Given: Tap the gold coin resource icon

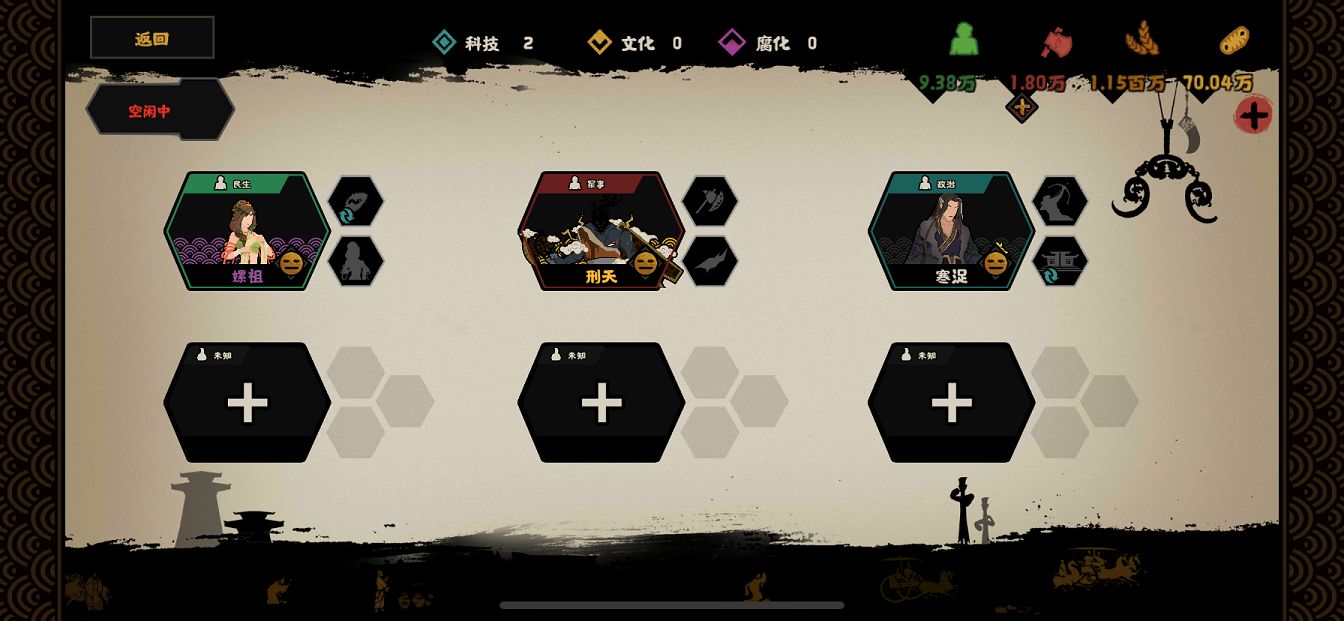Looking at the screenshot, I should [x=1234, y=41].
